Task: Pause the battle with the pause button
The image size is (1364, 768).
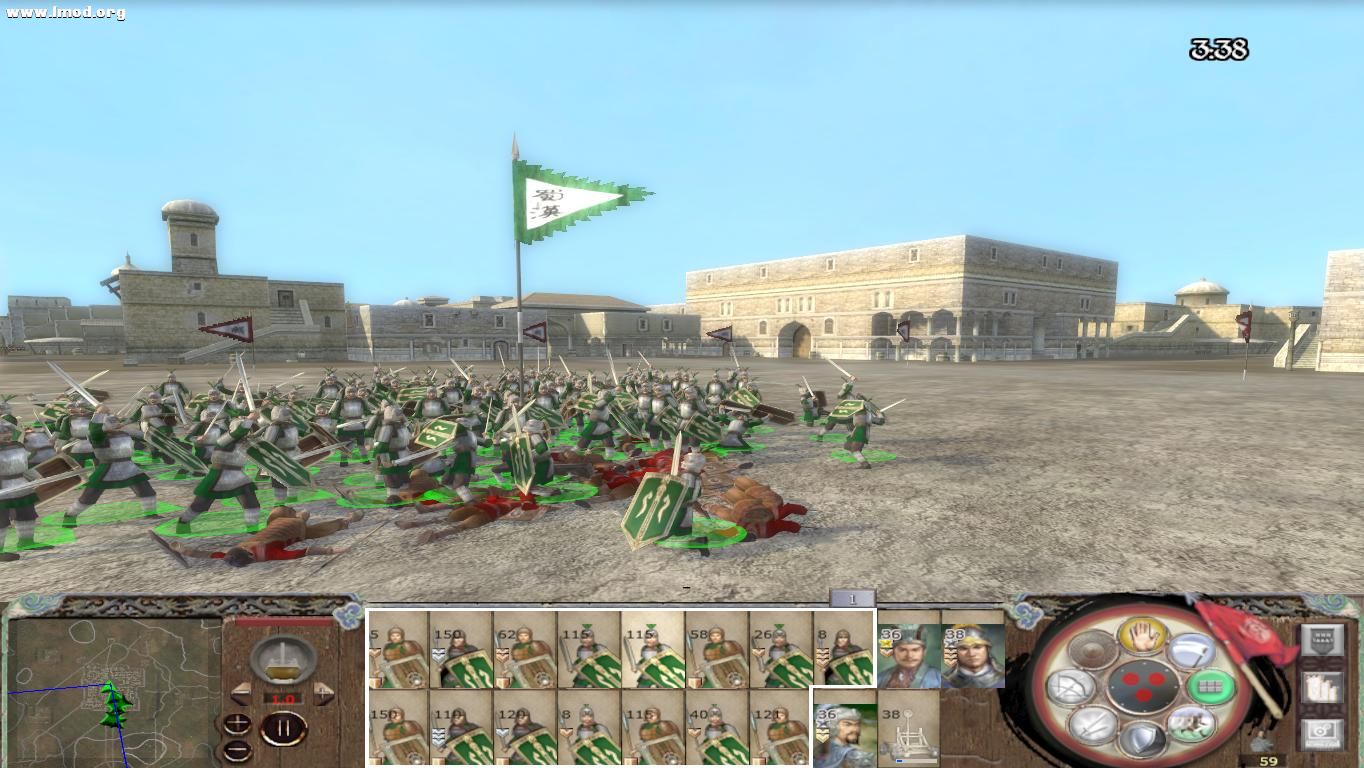Action: [x=284, y=728]
